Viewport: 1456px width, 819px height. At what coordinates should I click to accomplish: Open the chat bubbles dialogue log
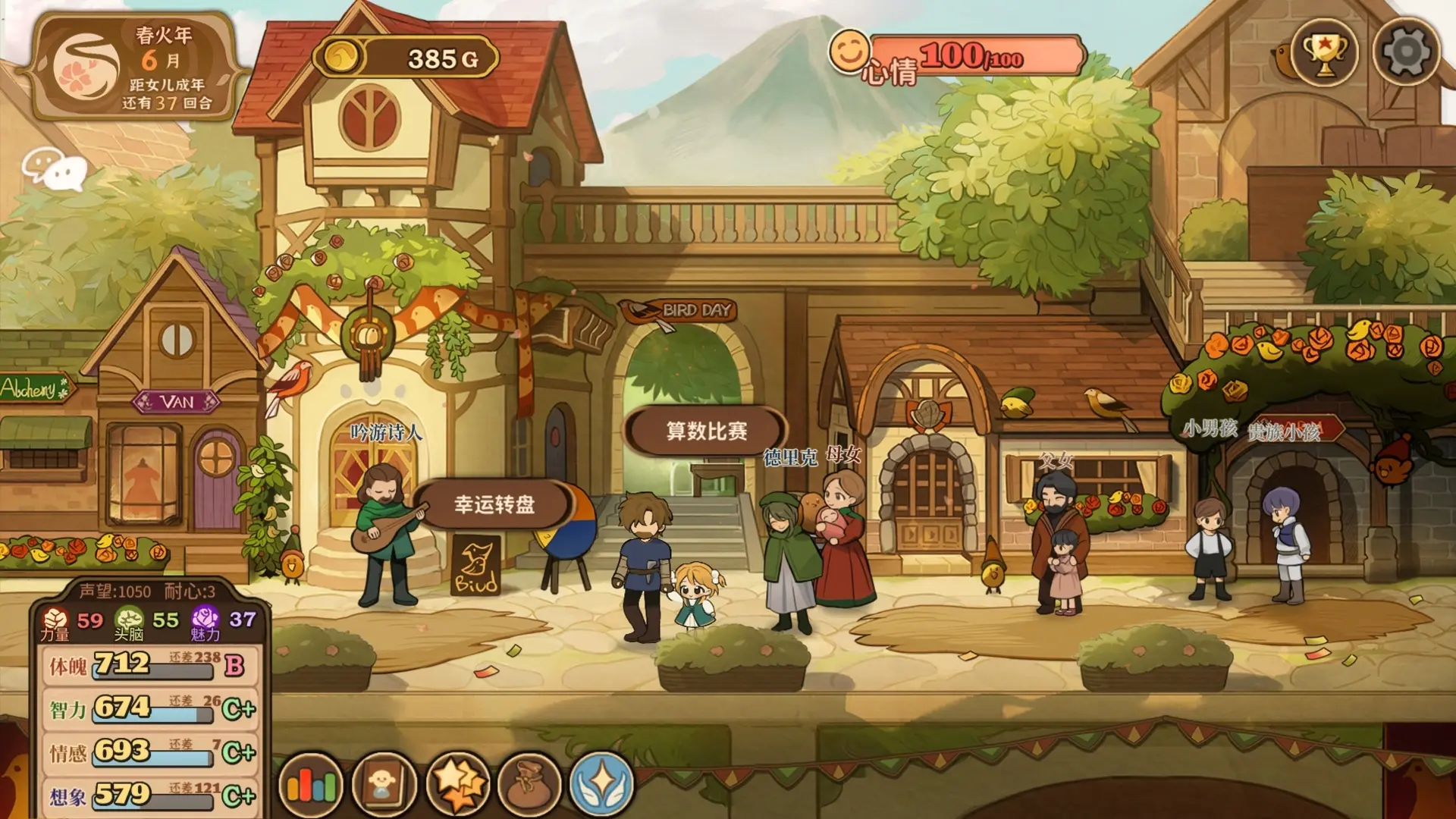pos(55,168)
